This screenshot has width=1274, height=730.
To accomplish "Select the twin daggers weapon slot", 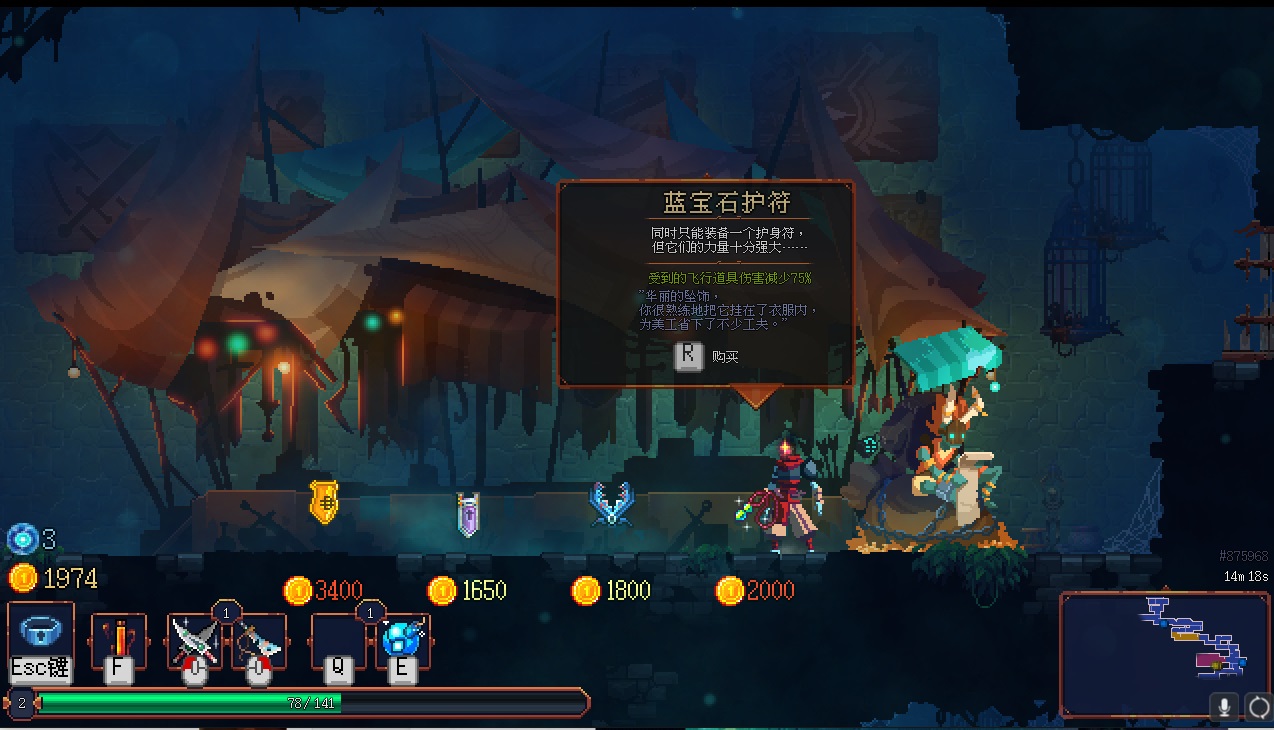I will (194, 641).
